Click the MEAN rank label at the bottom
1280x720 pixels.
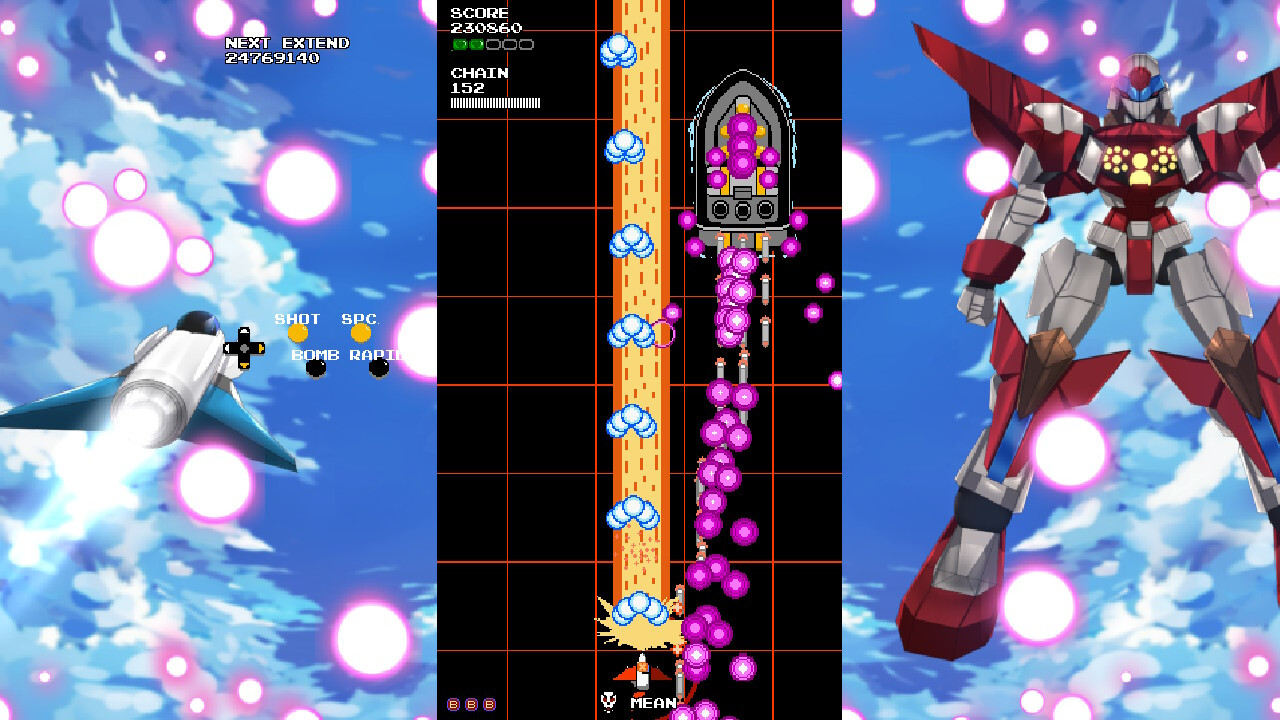(652, 702)
